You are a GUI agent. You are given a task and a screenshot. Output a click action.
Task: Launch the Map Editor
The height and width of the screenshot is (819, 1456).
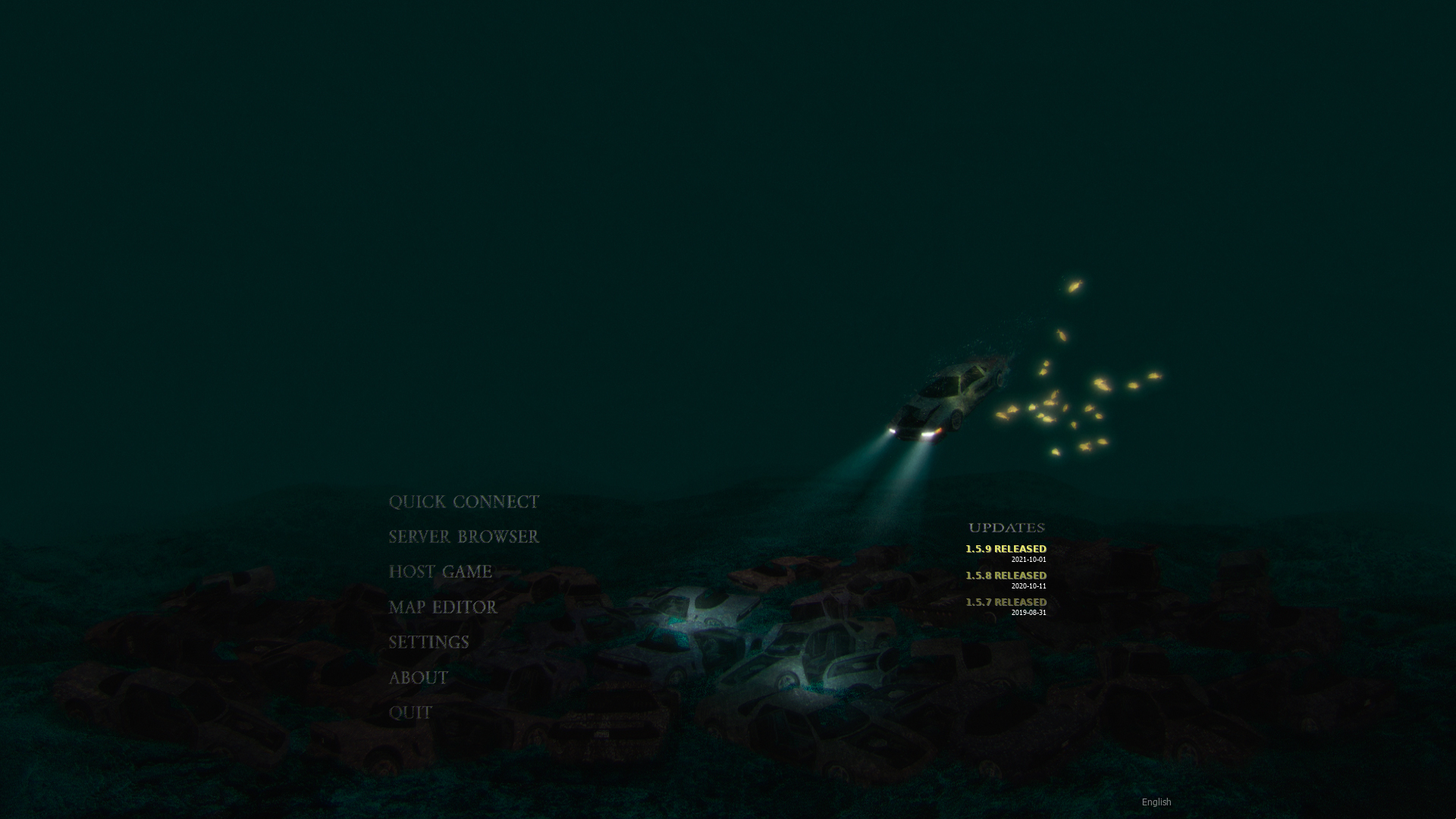pos(443,607)
